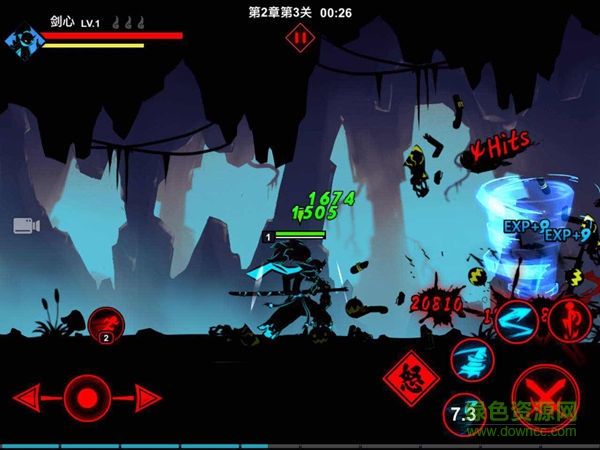
Task: Attack with the crossed swords button
Action: 541,391
